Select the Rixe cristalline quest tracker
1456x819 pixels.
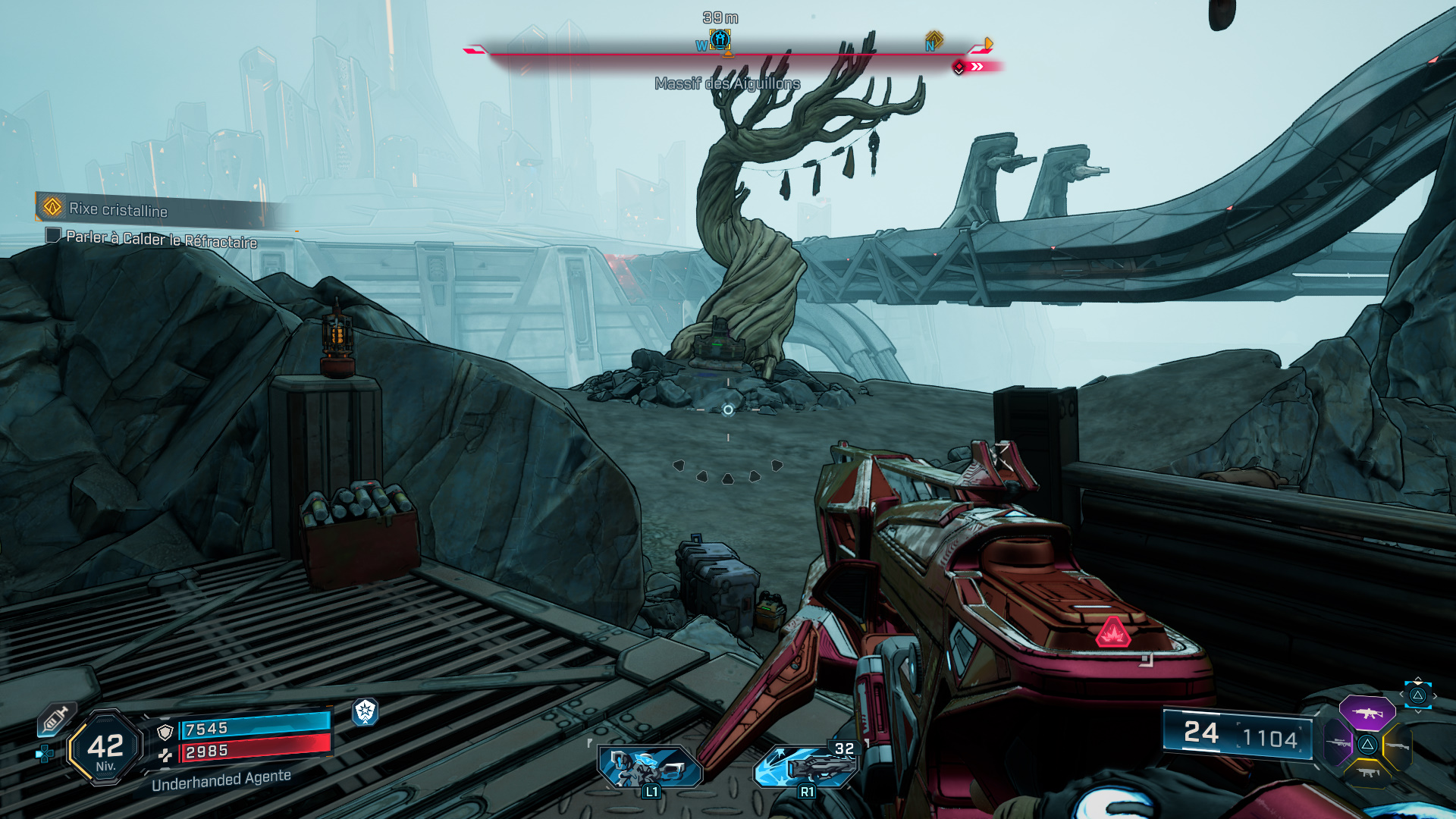tap(118, 209)
